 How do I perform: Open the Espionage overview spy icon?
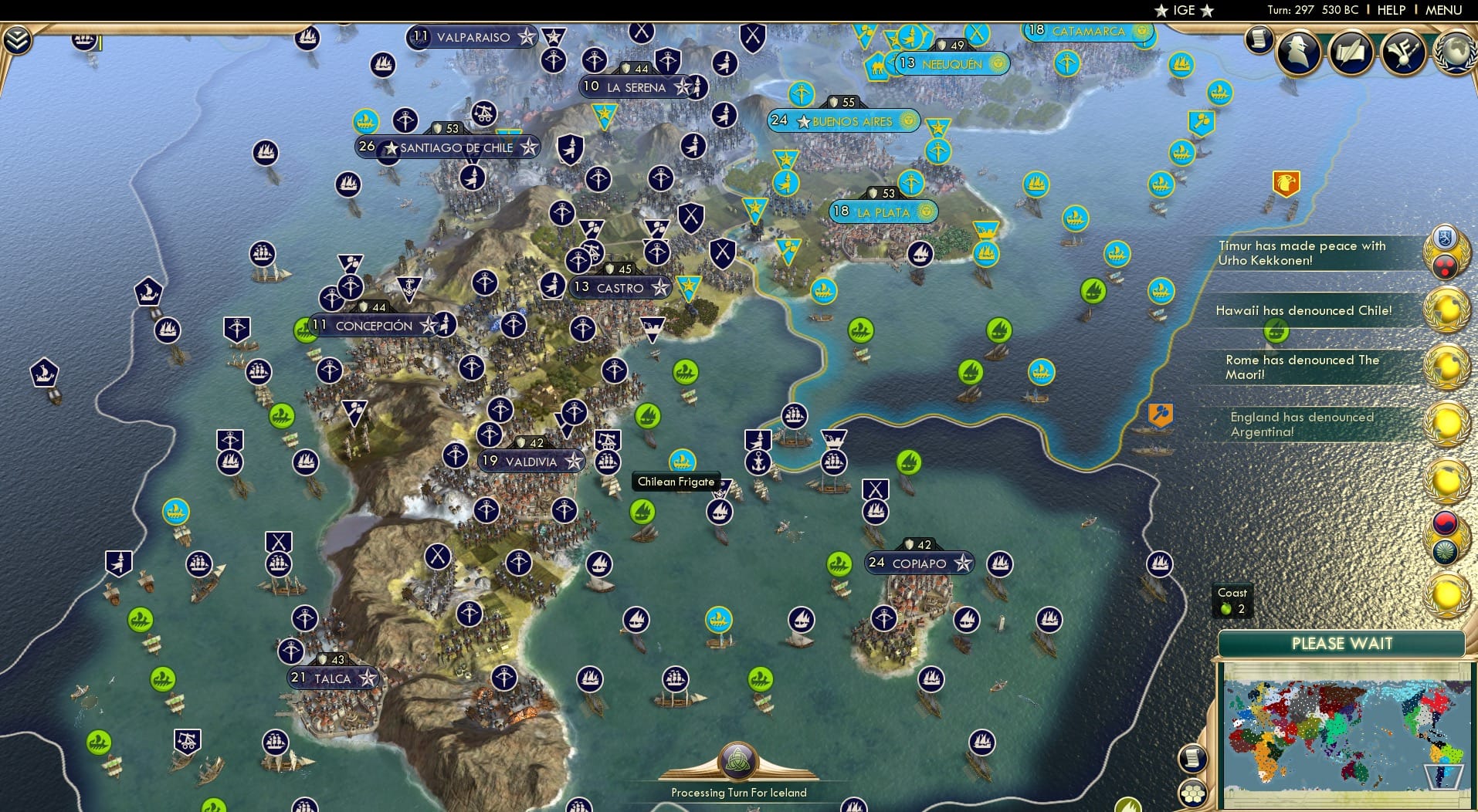(1297, 51)
